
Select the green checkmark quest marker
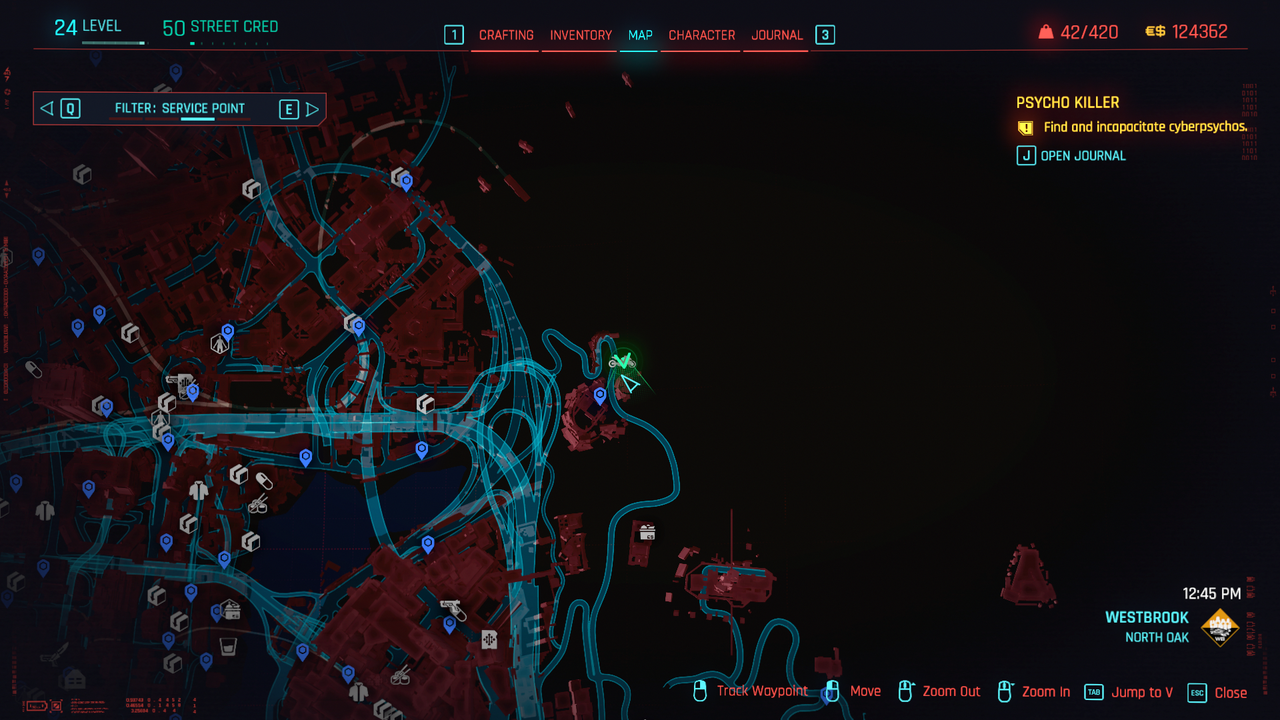(x=624, y=359)
